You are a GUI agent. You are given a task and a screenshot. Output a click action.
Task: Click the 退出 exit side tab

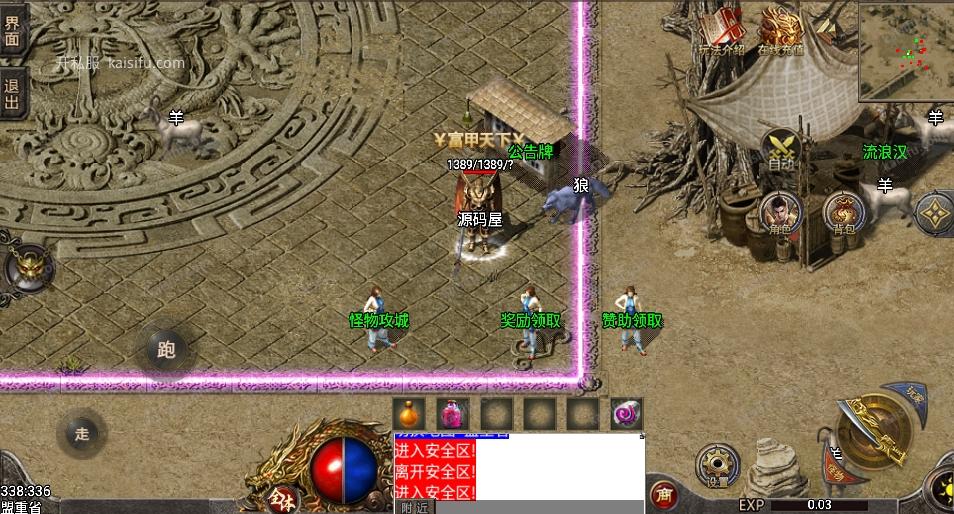tap(12, 86)
